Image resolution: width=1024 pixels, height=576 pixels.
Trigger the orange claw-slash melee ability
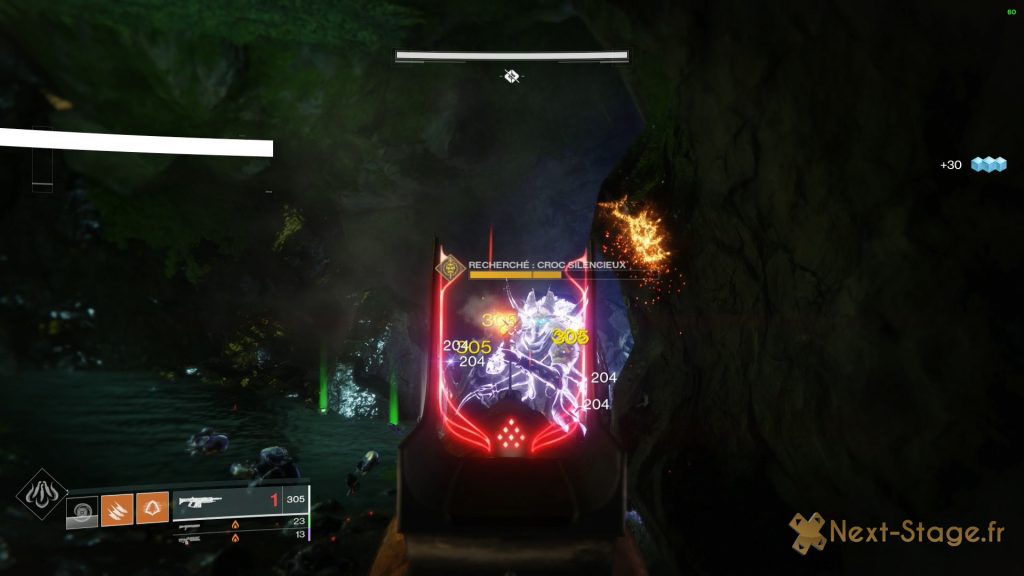tap(117, 511)
